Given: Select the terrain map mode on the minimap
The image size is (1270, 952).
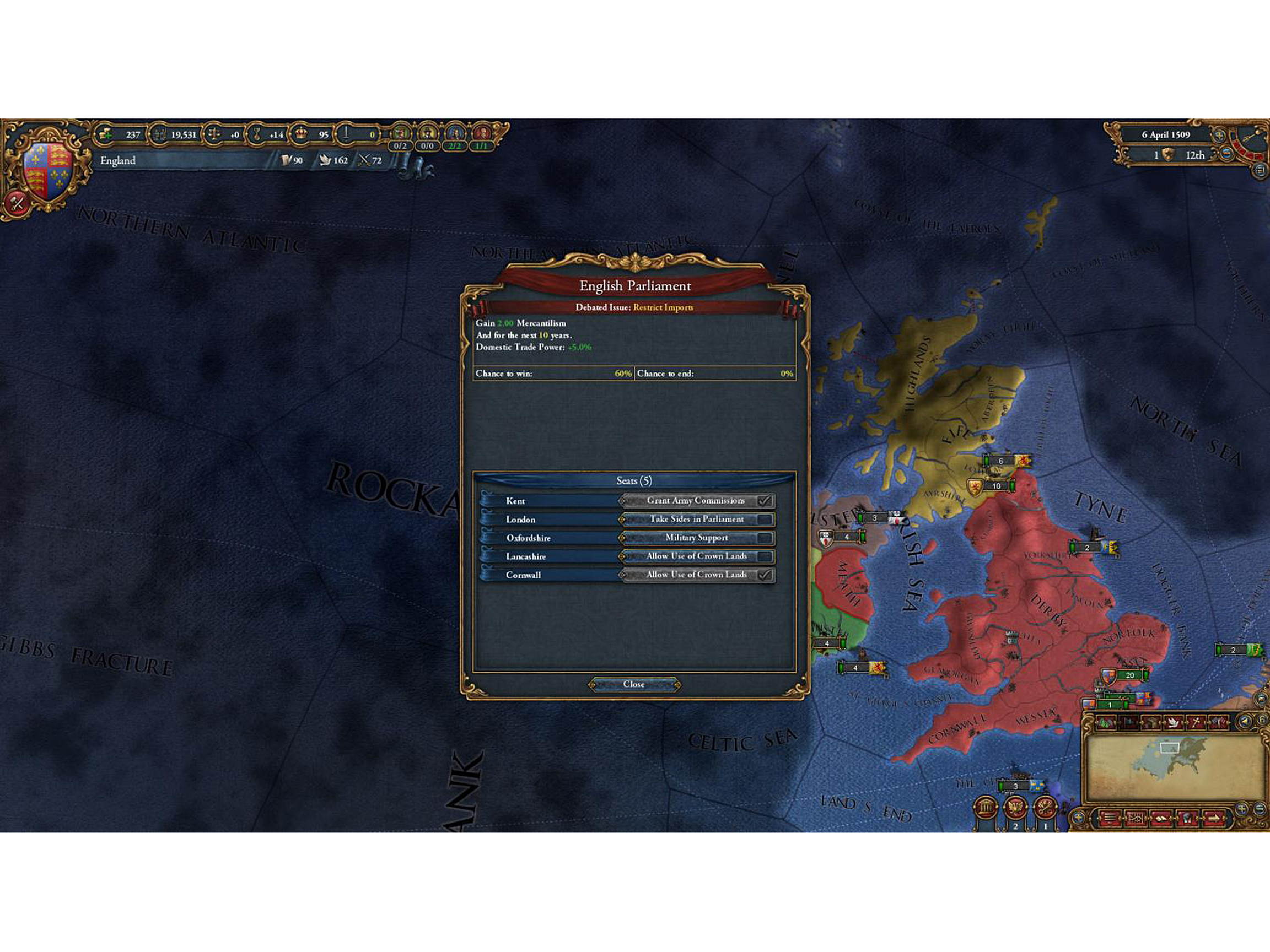Looking at the screenshot, I should (x=1106, y=722).
